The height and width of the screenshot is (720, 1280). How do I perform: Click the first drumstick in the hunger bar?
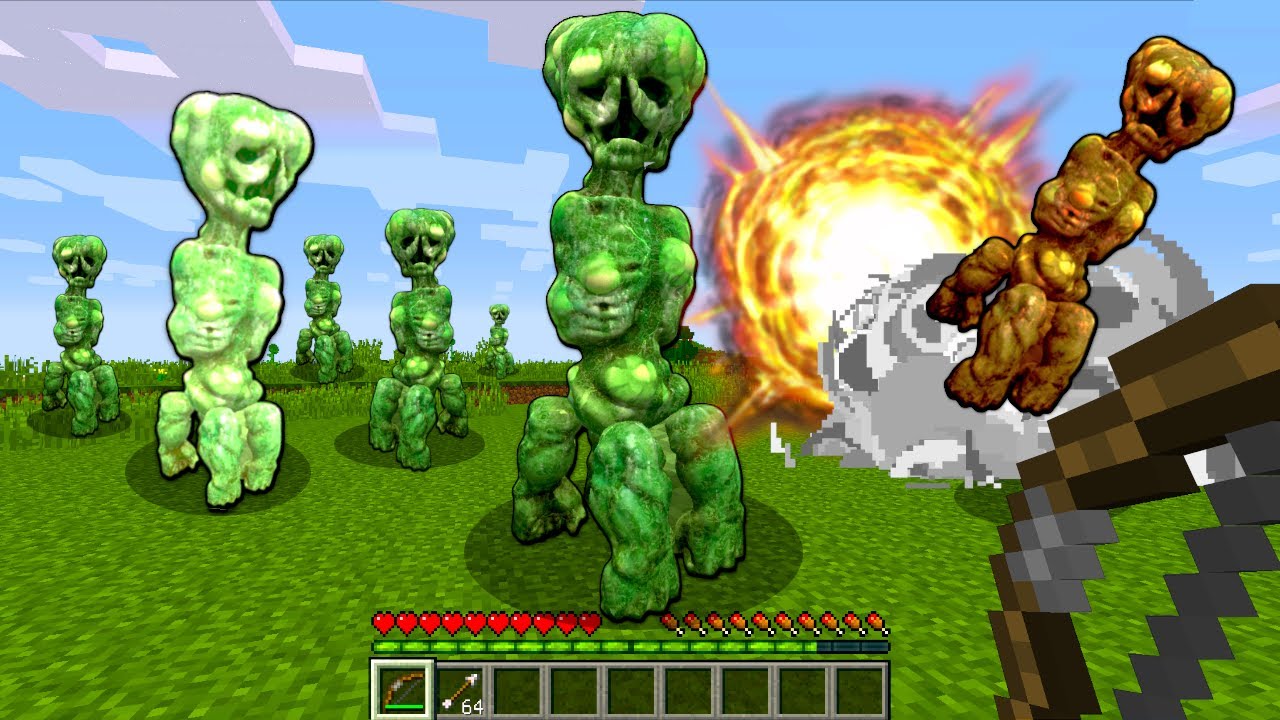pos(670,622)
